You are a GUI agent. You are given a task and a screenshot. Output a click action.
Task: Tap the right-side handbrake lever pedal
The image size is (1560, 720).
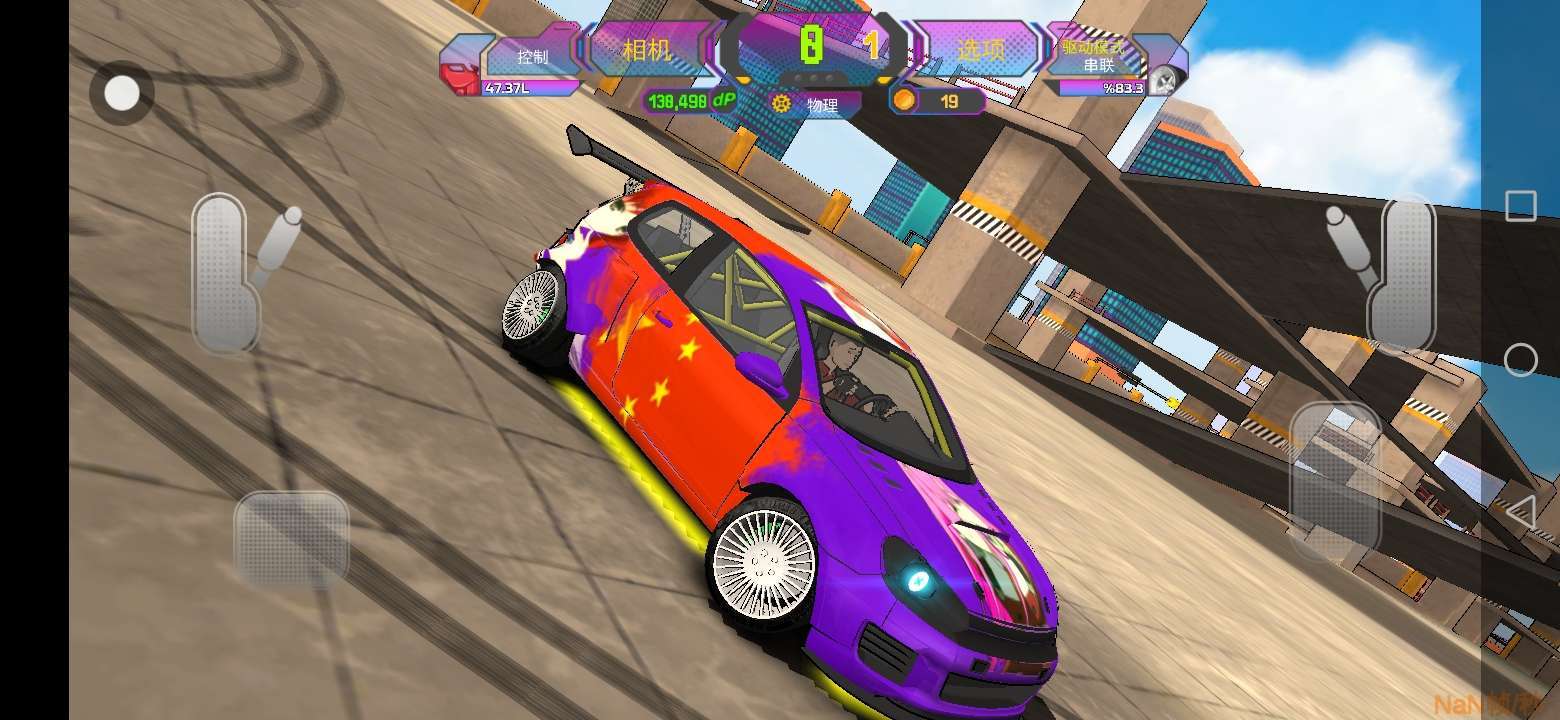pyautogui.click(x=1400, y=272)
